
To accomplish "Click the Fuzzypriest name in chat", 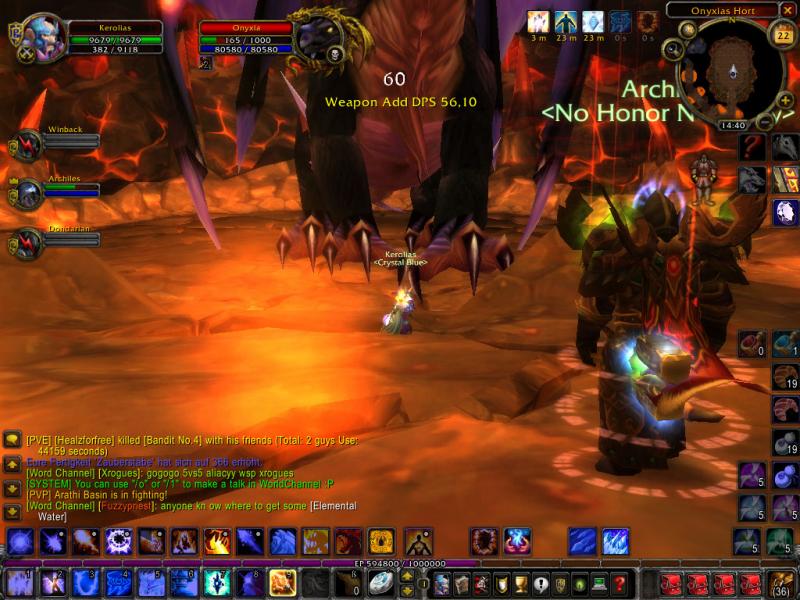I will tap(125, 506).
